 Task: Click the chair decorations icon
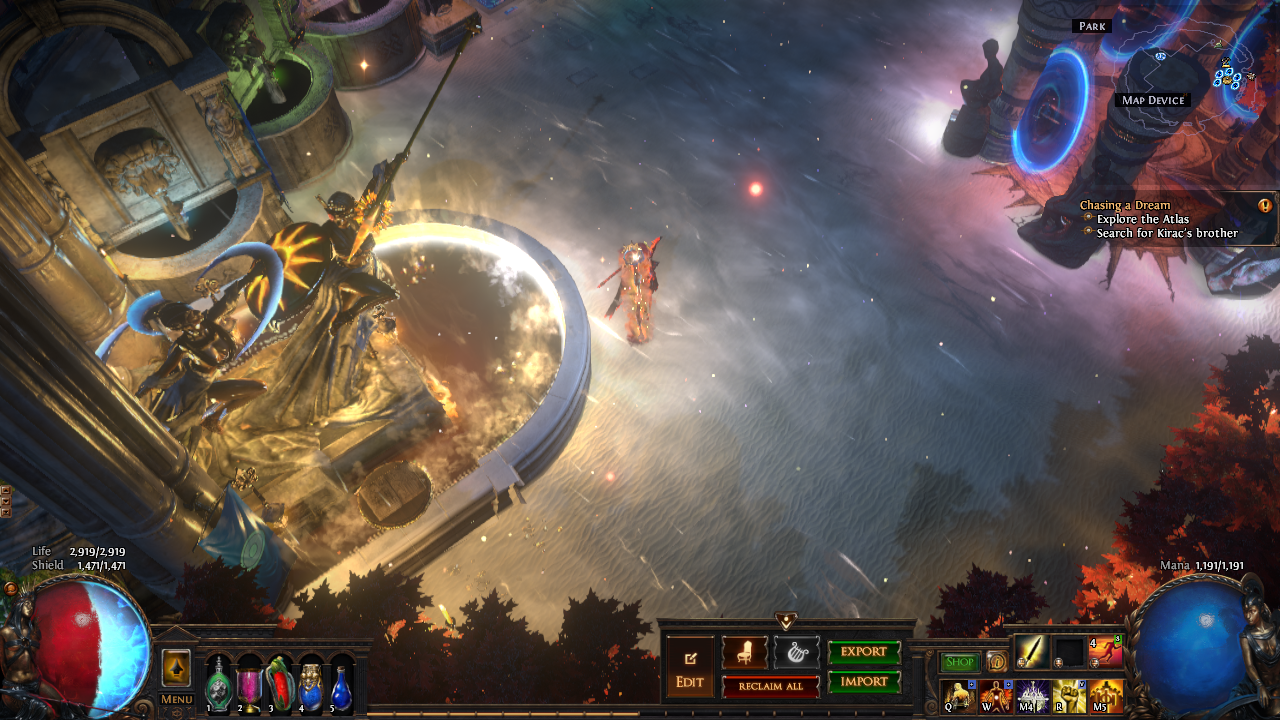[x=745, y=653]
